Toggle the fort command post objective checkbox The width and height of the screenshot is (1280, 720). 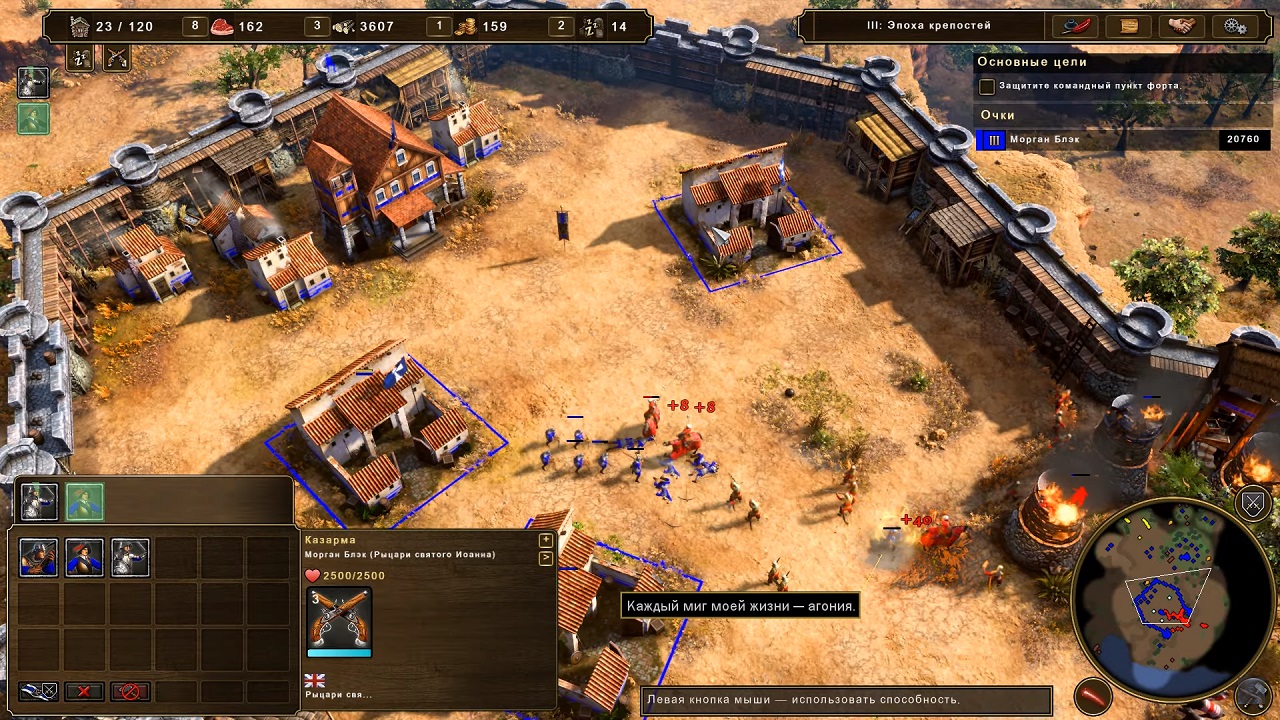(987, 87)
